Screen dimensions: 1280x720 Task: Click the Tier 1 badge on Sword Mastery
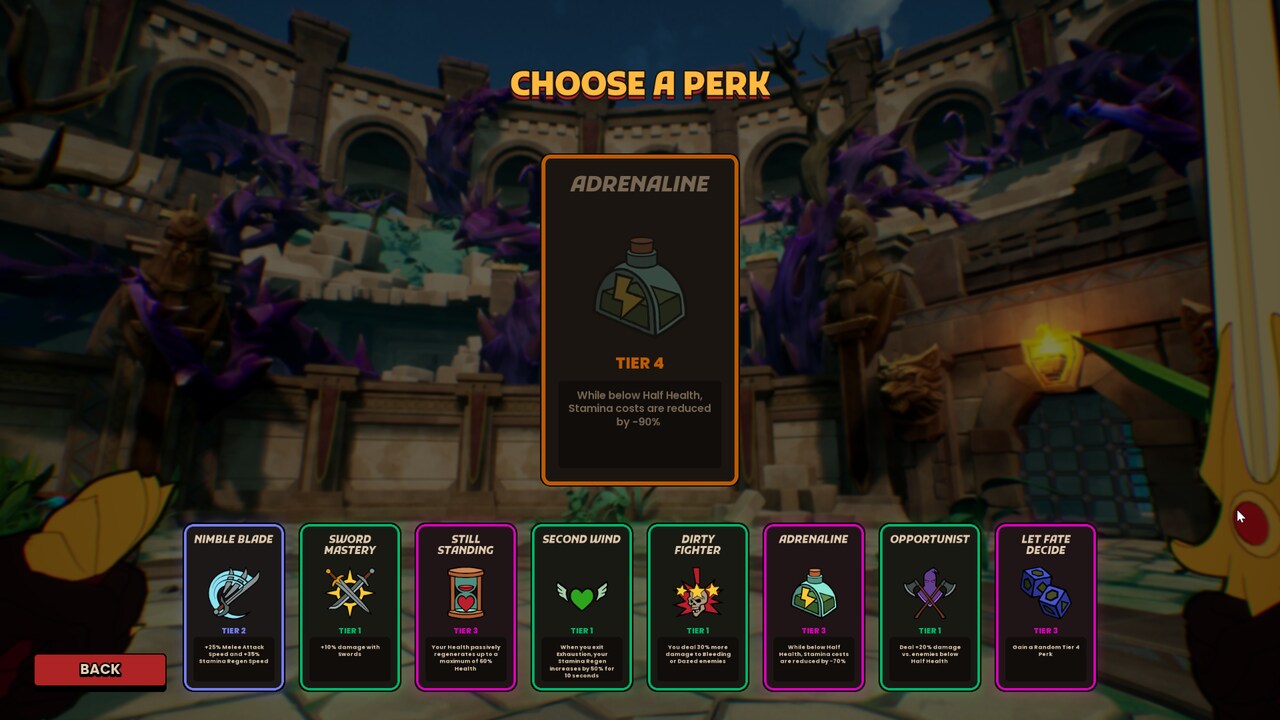pos(350,630)
